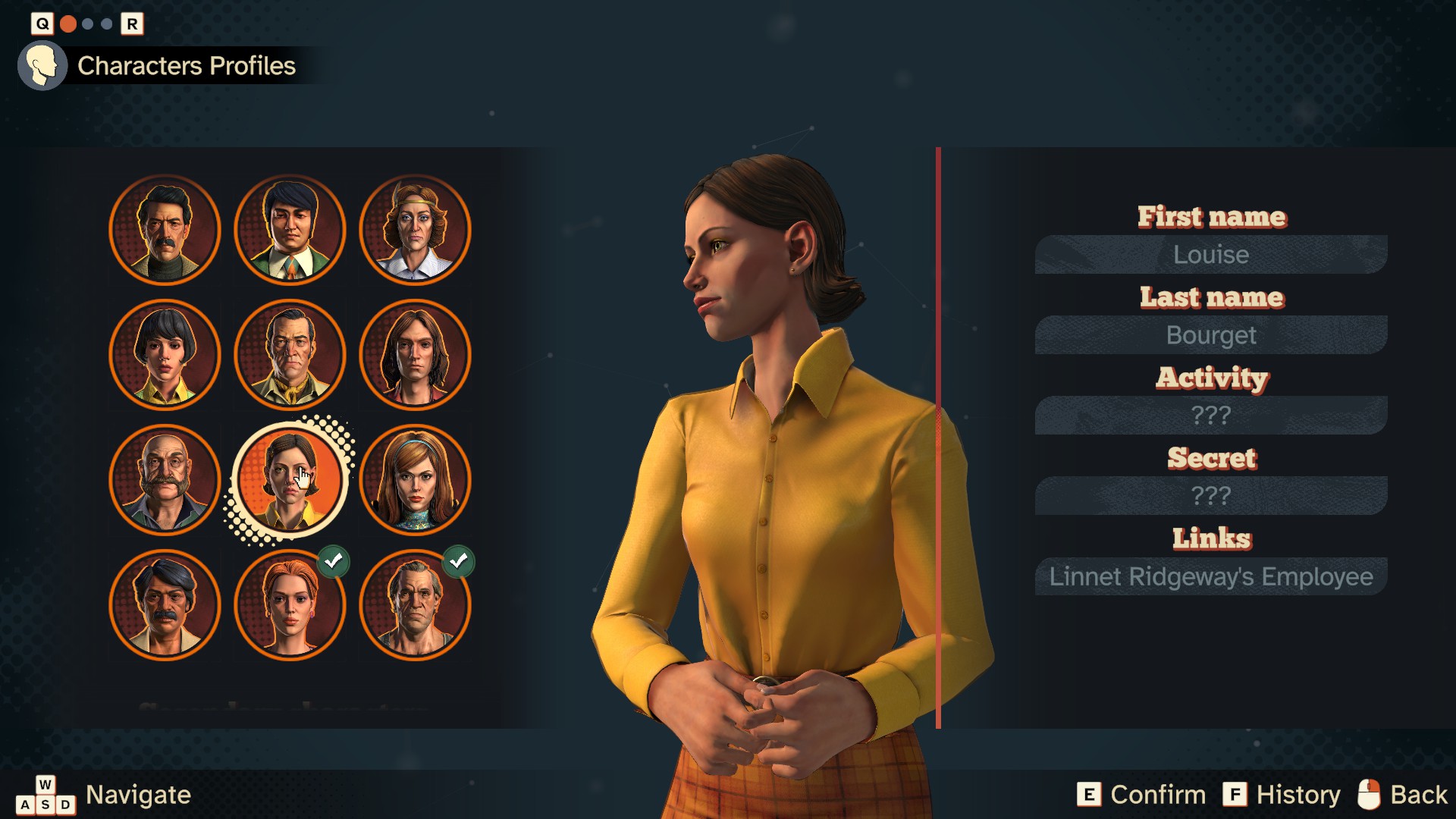Select the redhead woman with blue headband
Screen dimensions: 1456x819
[415, 480]
